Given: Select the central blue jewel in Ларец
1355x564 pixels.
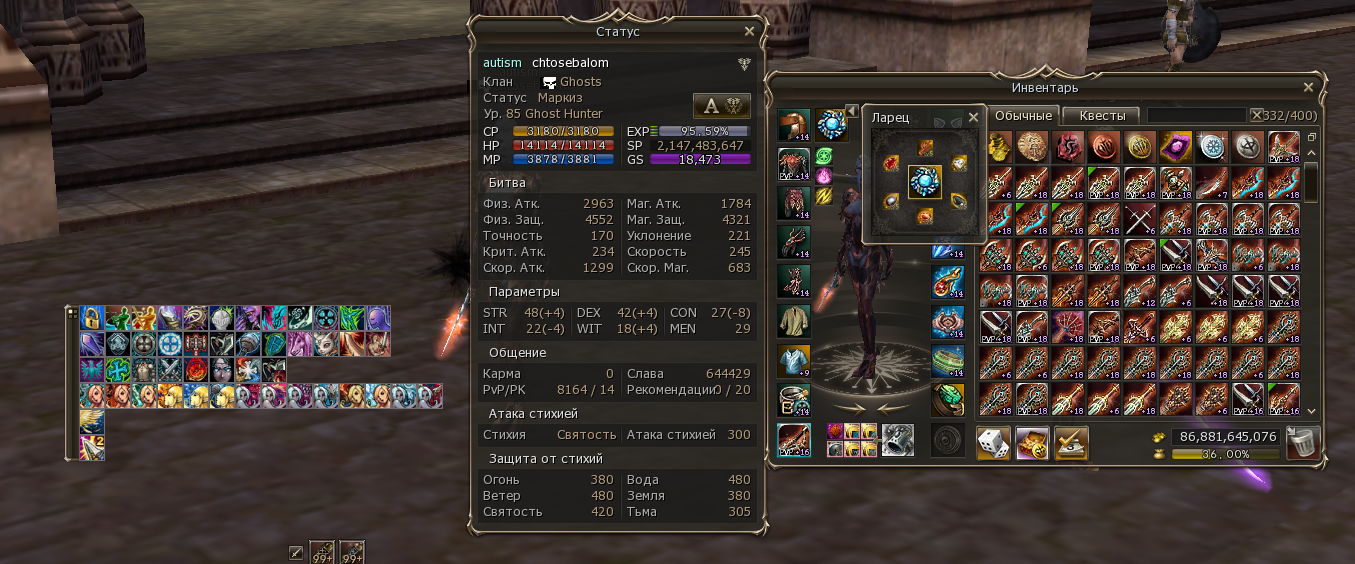Looking at the screenshot, I should (x=925, y=182).
